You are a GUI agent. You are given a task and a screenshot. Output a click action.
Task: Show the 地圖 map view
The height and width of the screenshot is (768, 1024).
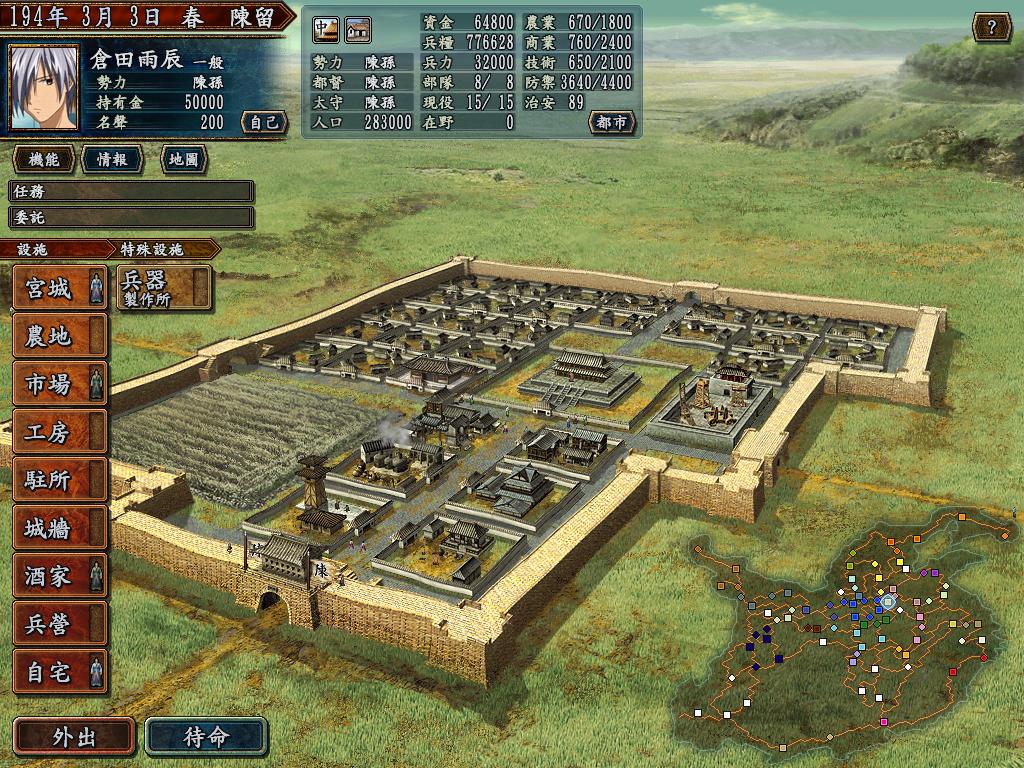click(x=183, y=160)
